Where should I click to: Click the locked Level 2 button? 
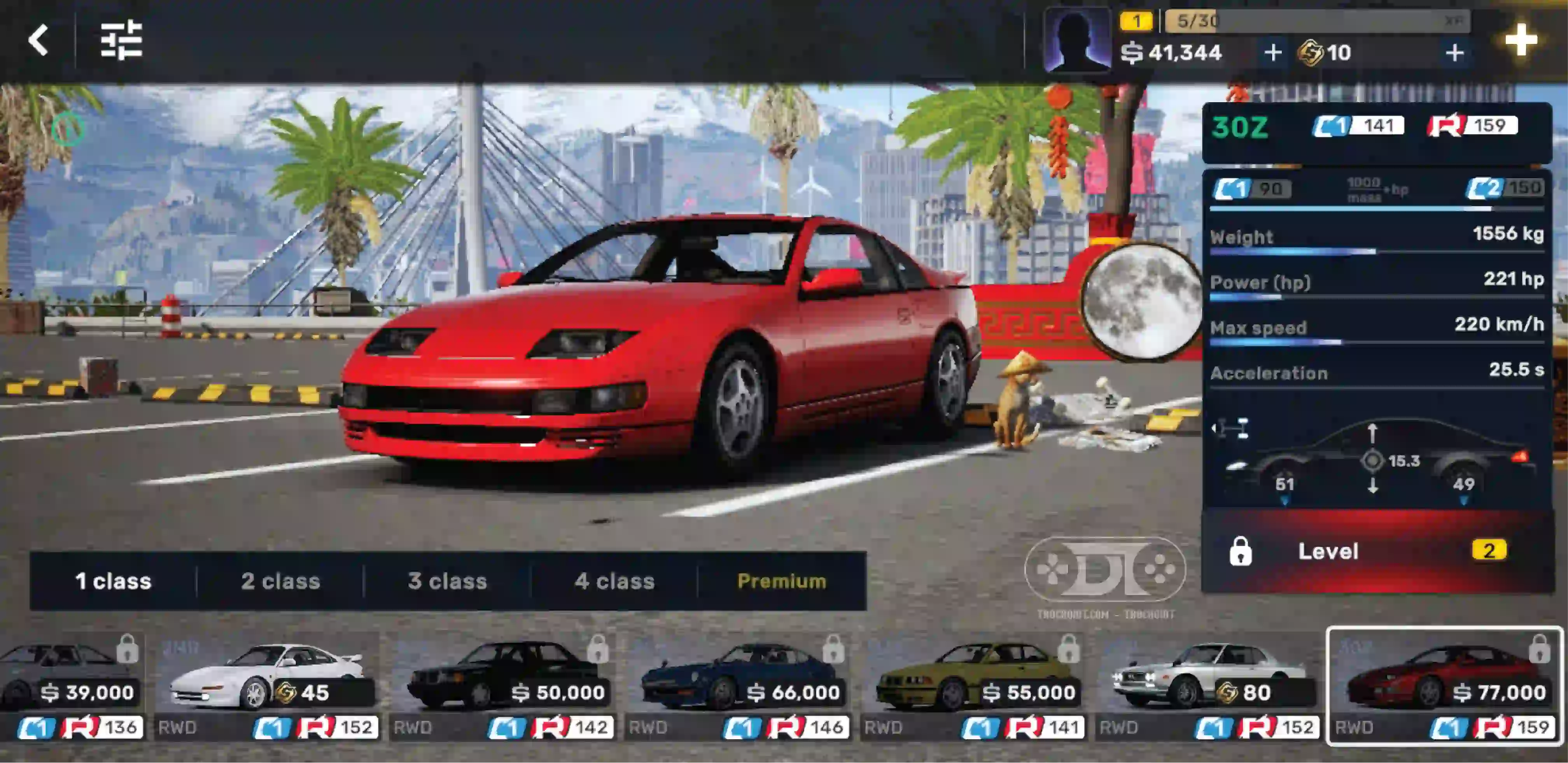click(x=1377, y=551)
